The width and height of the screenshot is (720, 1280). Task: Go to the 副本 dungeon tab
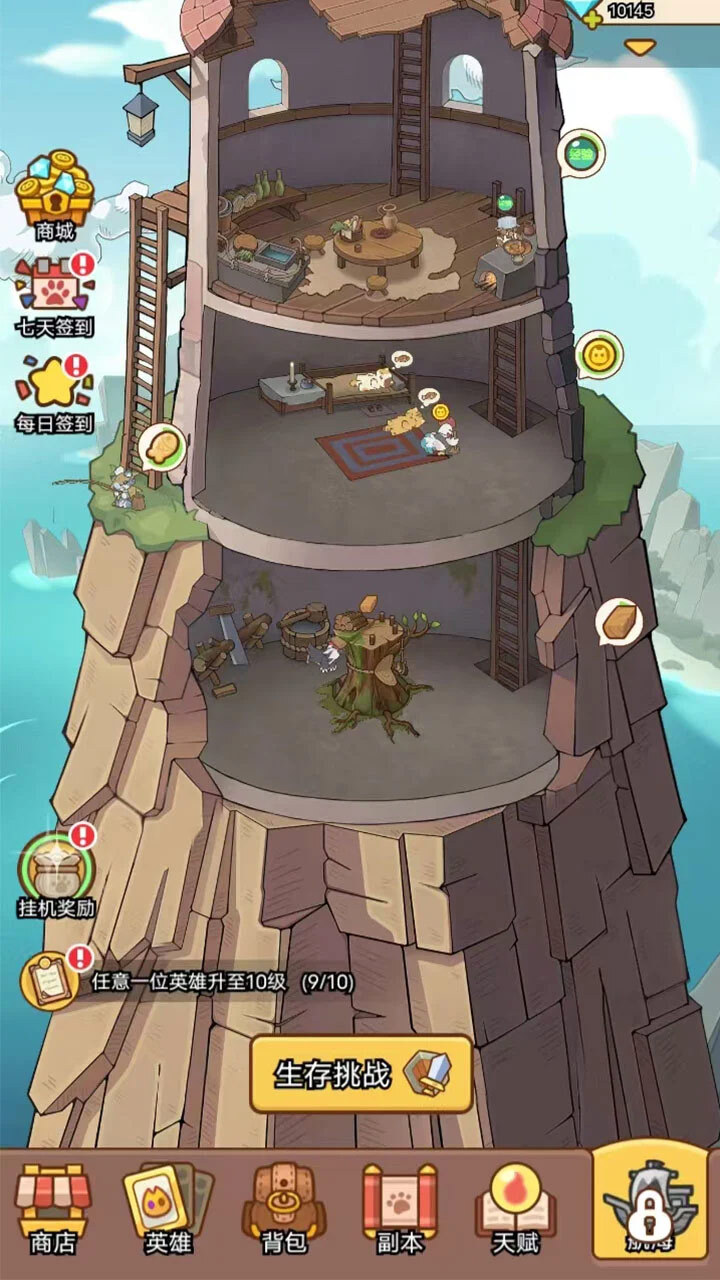pos(399,1207)
